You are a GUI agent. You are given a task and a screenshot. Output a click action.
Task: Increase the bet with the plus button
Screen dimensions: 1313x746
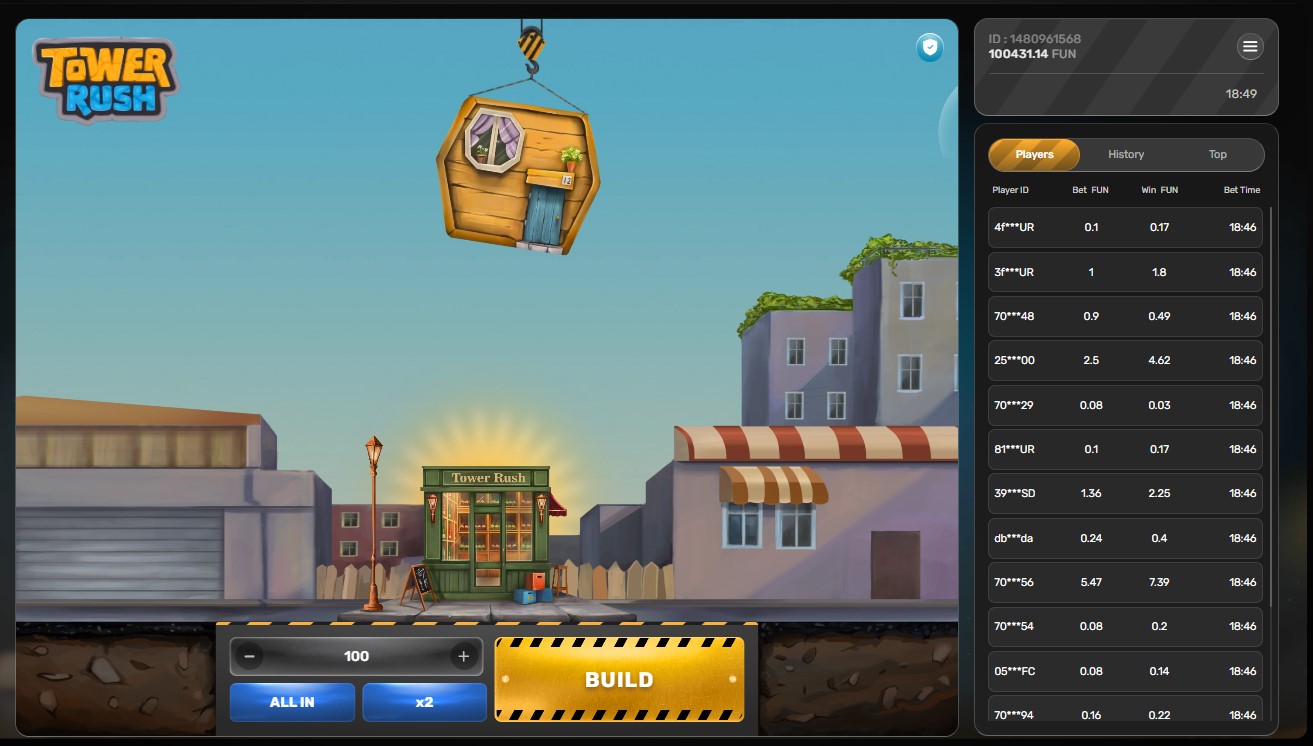coord(463,657)
